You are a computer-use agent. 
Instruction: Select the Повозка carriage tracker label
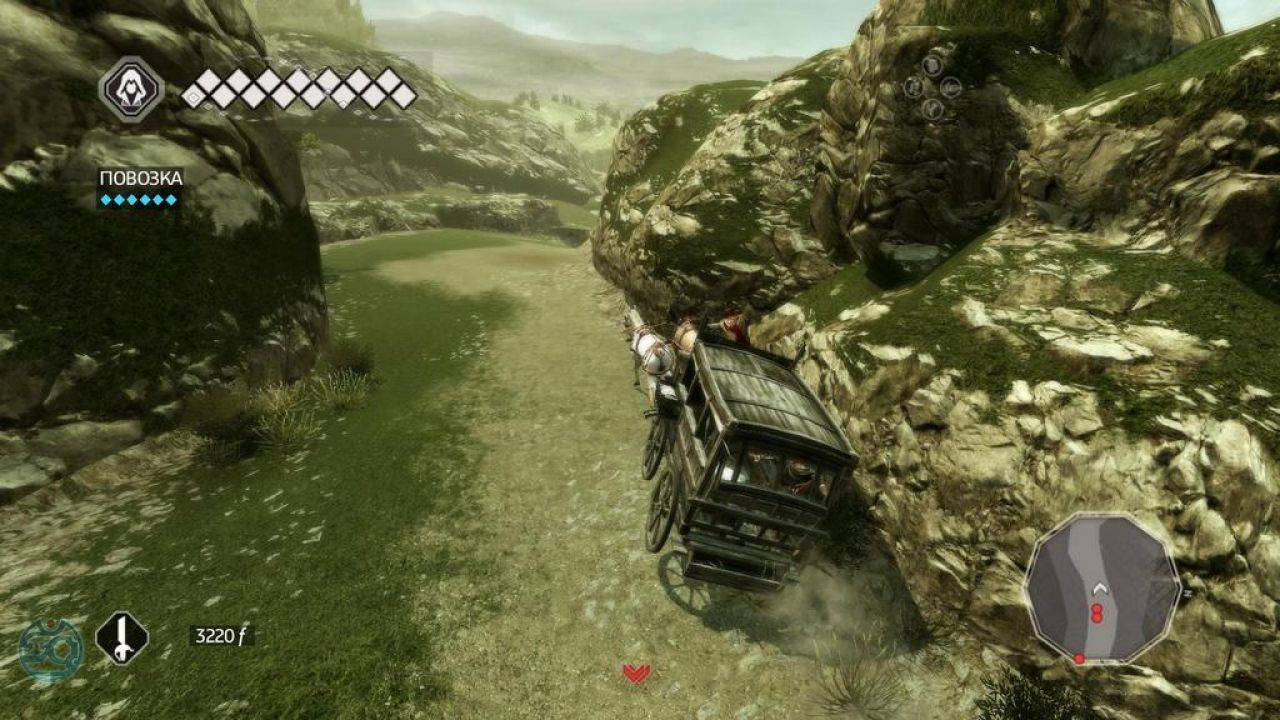tap(140, 179)
